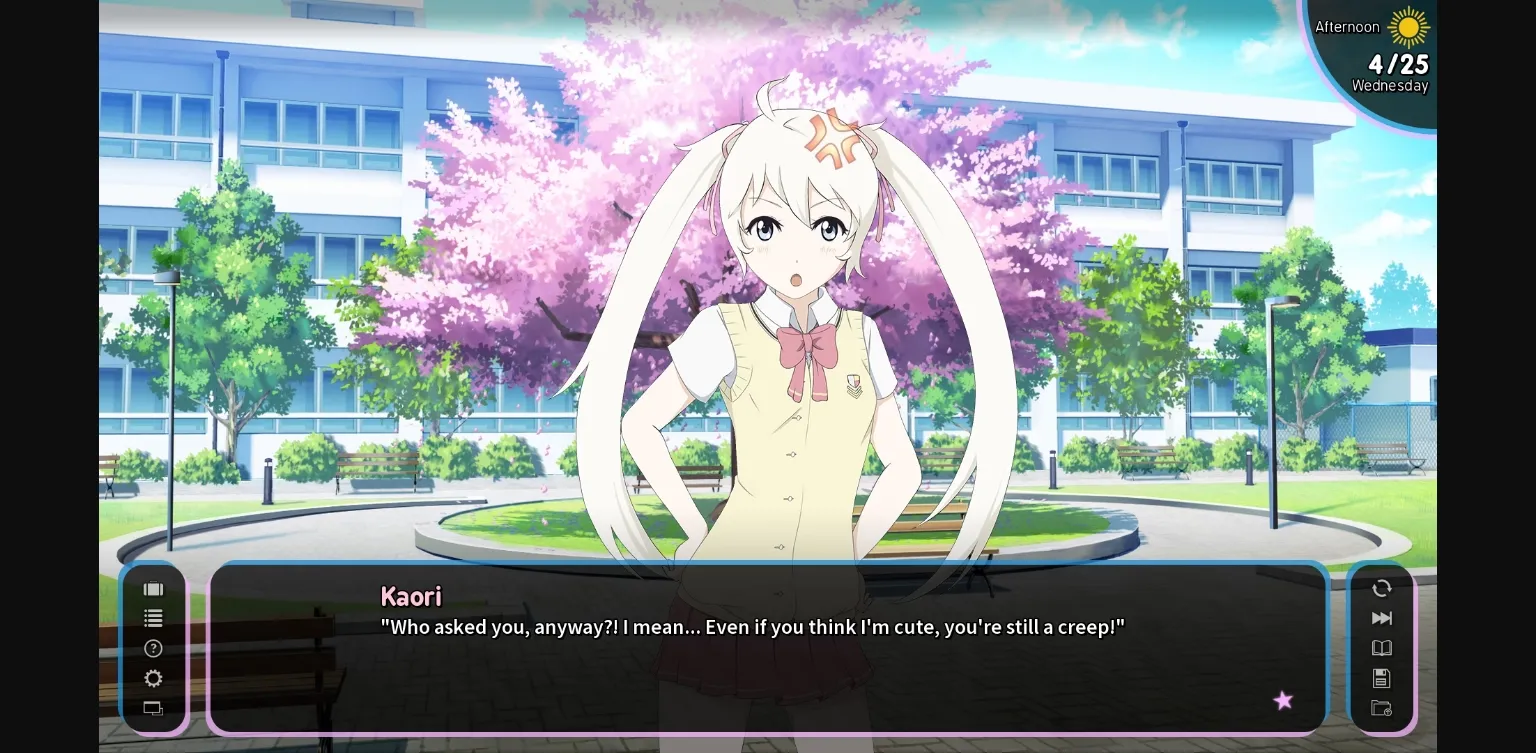Click the Wednesday weekday label
The image size is (1536, 753).
tap(1390, 86)
